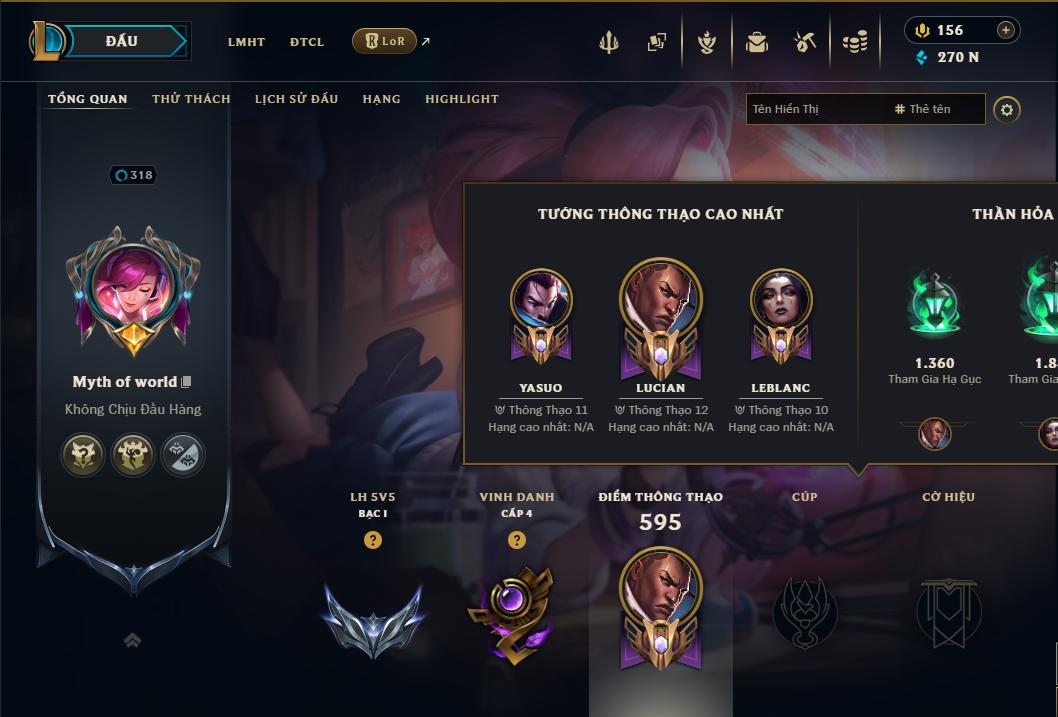The width and height of the screenshot is (1058, 717).
Task: Copy the Myth of world name icon
Action: pyautogui.click(x=186, y=382)
